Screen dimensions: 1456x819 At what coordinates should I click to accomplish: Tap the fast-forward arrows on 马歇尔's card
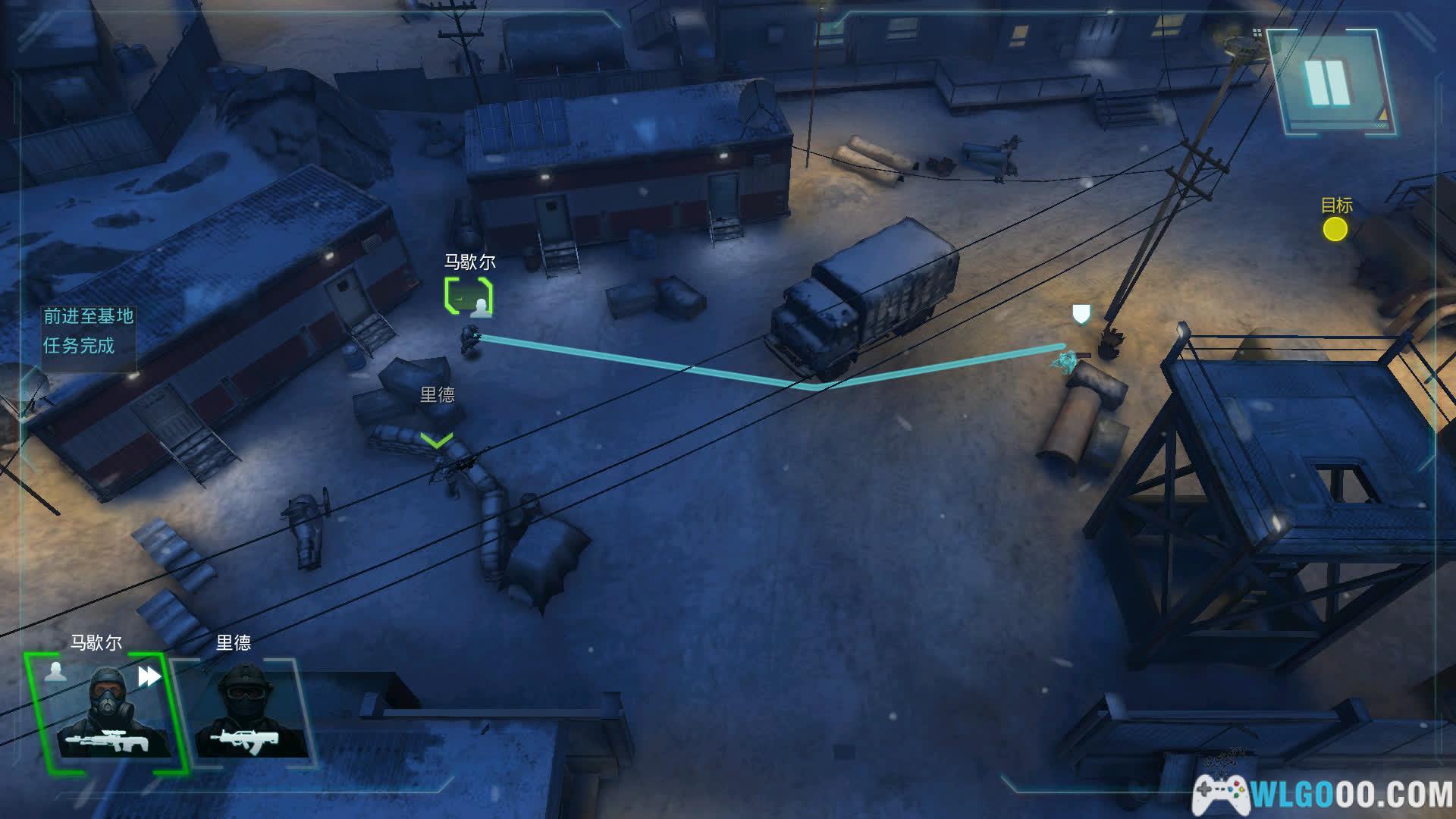pyautogui.click(x=149, y=676)
